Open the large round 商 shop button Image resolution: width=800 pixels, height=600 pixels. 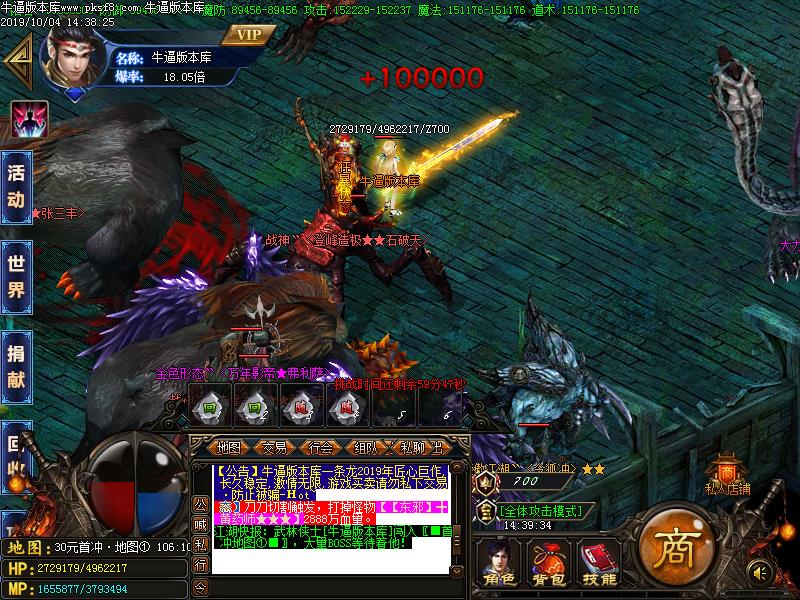point(670,546)
